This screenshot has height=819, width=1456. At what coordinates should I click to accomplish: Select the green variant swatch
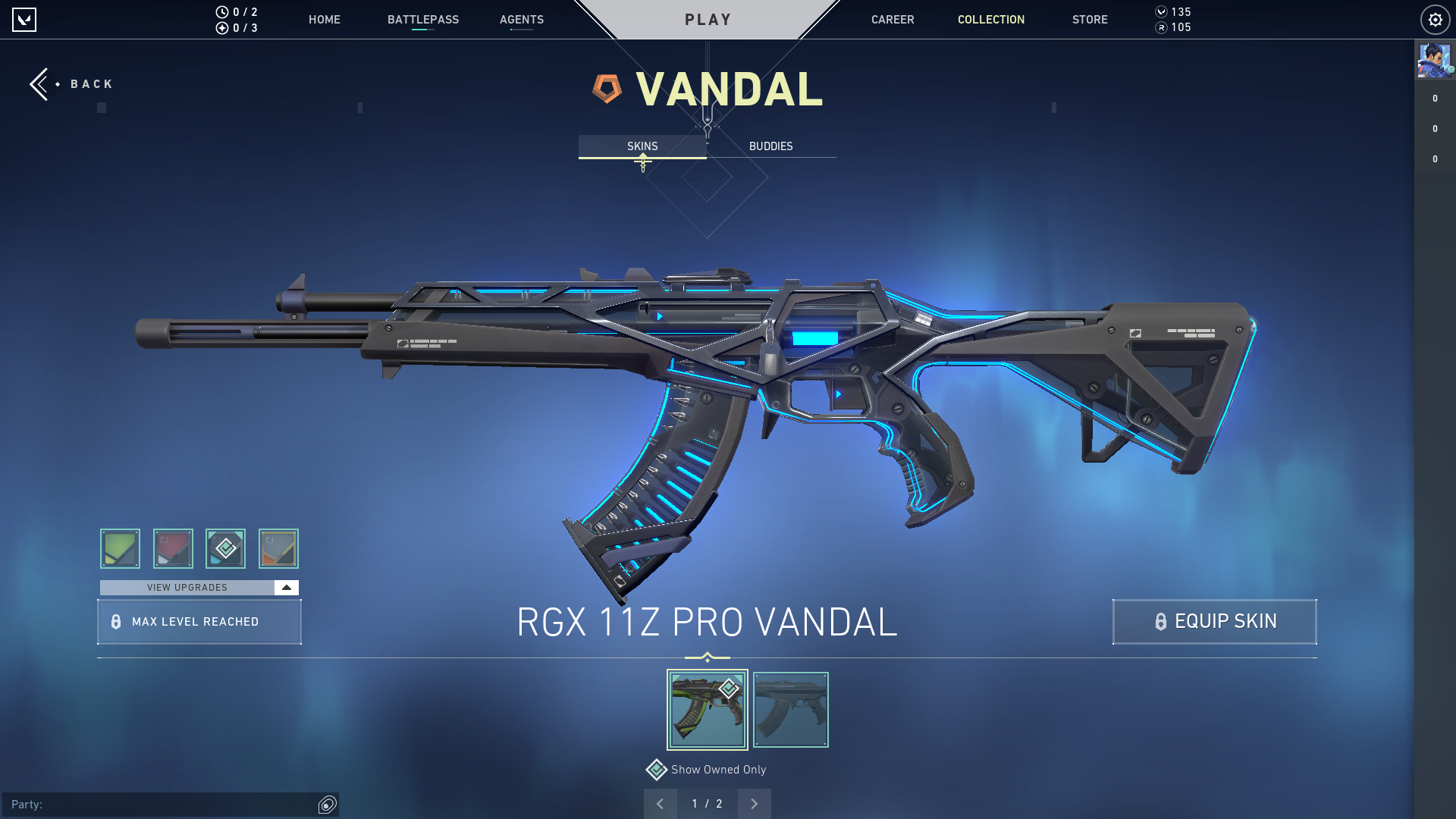[120, 548]
